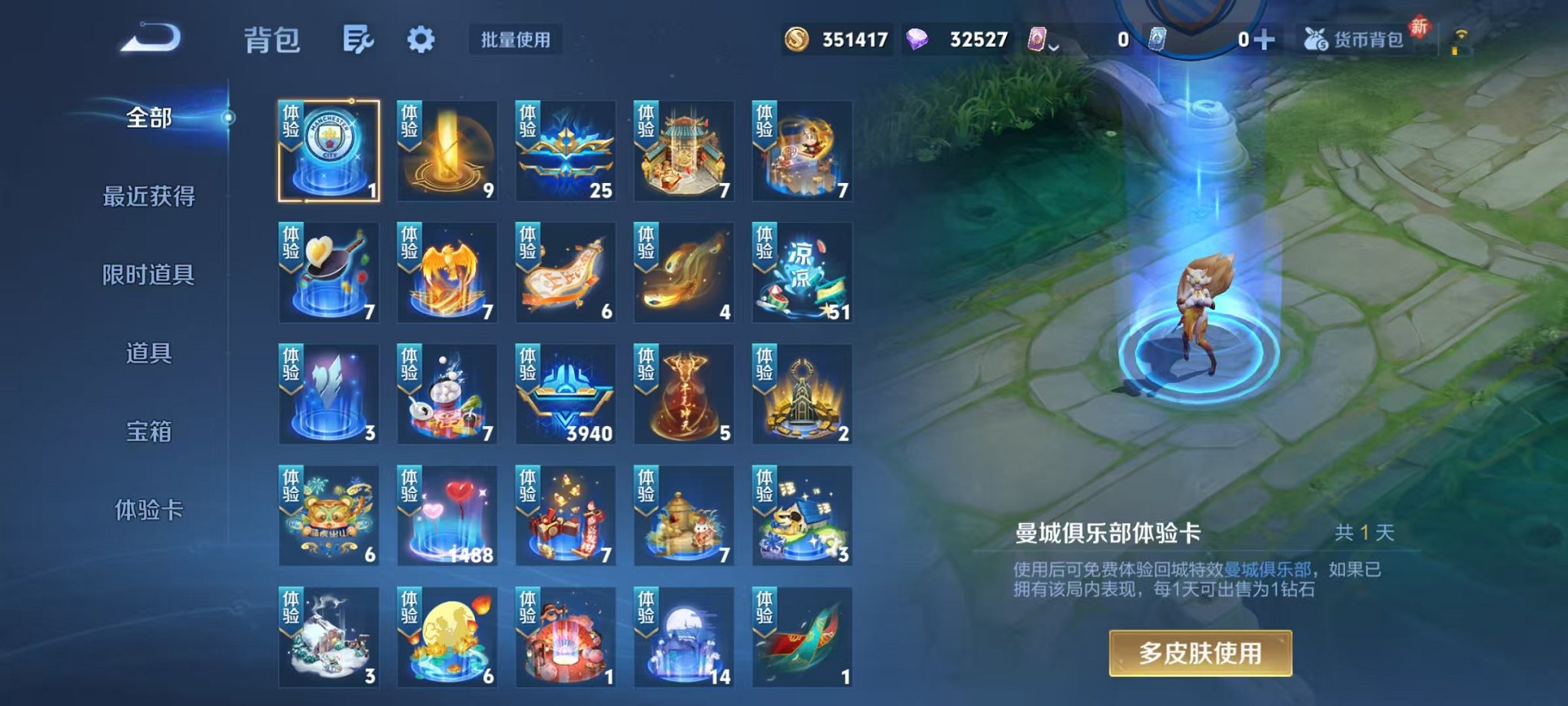The image size is (1568, 706).
Task: Select the Manchester City experience card thumbnail
Action: pos(328,148)
